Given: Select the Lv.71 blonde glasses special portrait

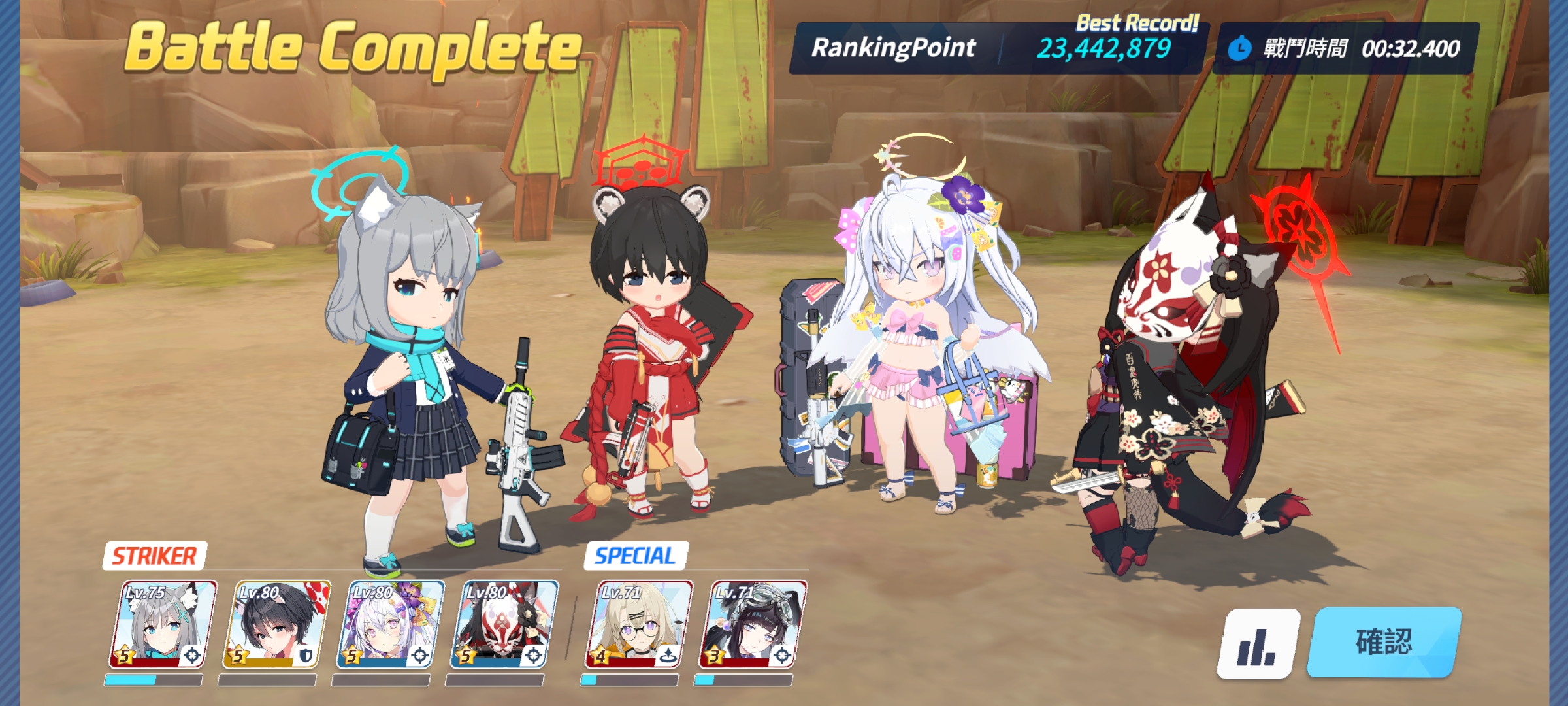Looking at the screenshot, I should (638, 624).
